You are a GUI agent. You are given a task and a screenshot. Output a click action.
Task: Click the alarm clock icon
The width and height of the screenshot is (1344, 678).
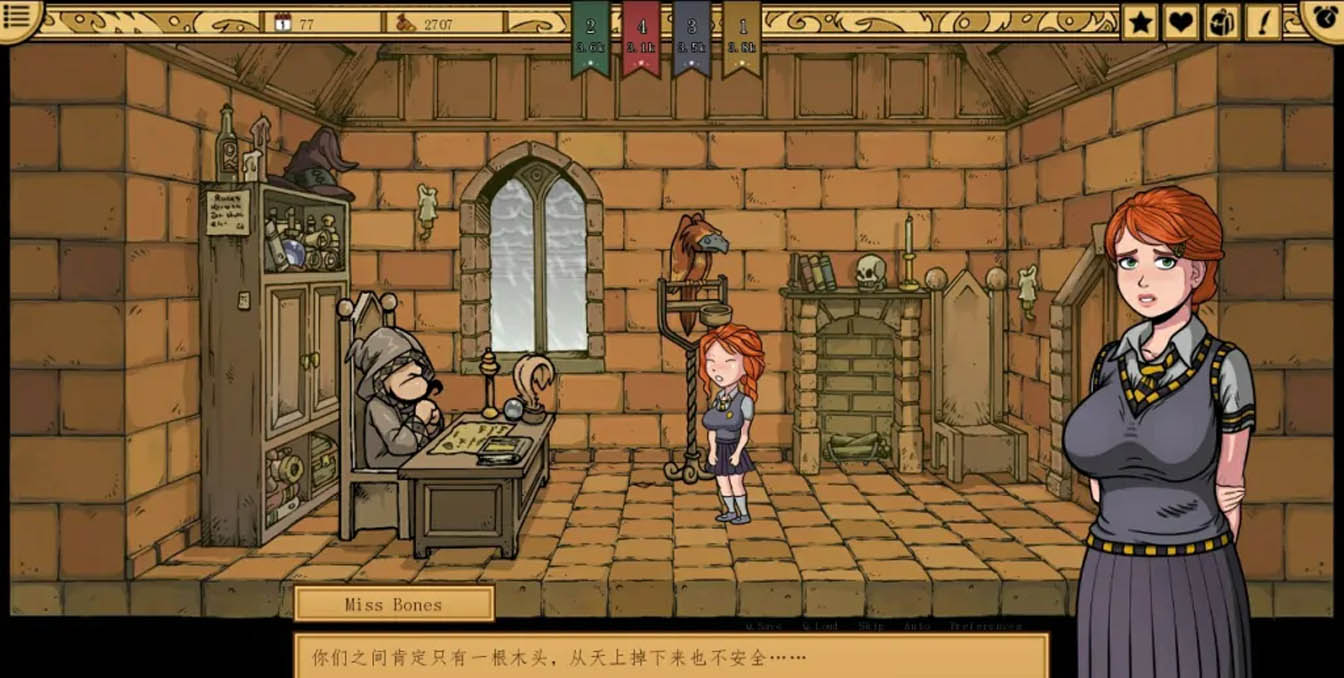1324,16
